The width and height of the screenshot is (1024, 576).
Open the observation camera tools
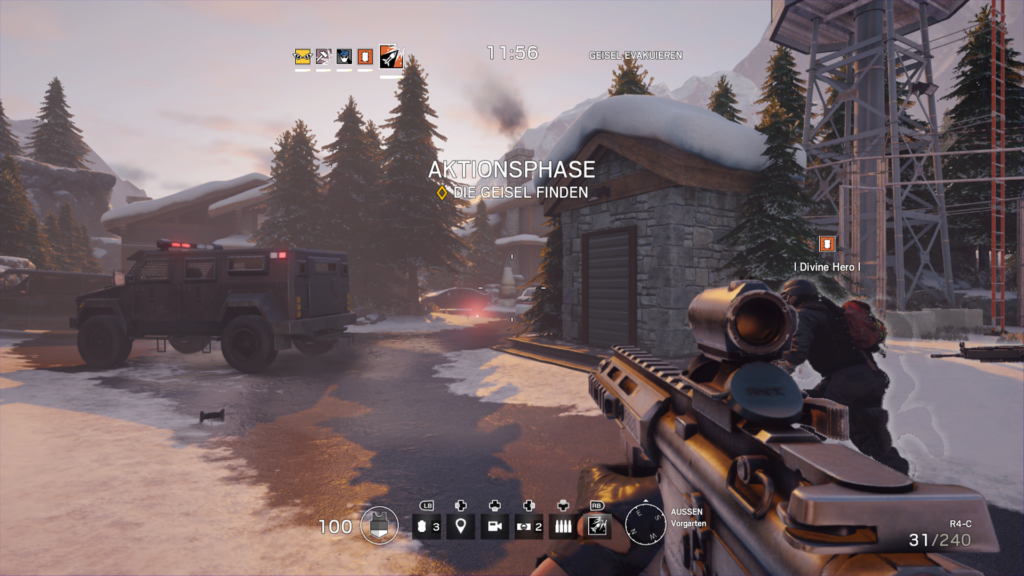click(494, 526)
